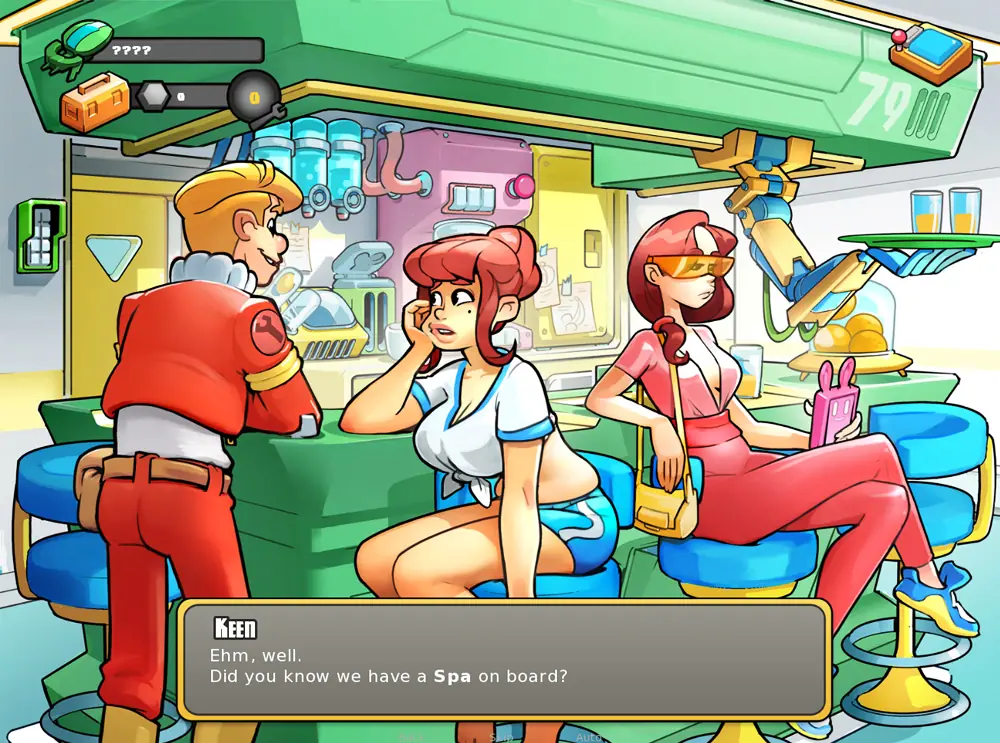Toggle the Auto option below the dialogue box
Viewport: 1000px width, 743px height.
[590, 737]
